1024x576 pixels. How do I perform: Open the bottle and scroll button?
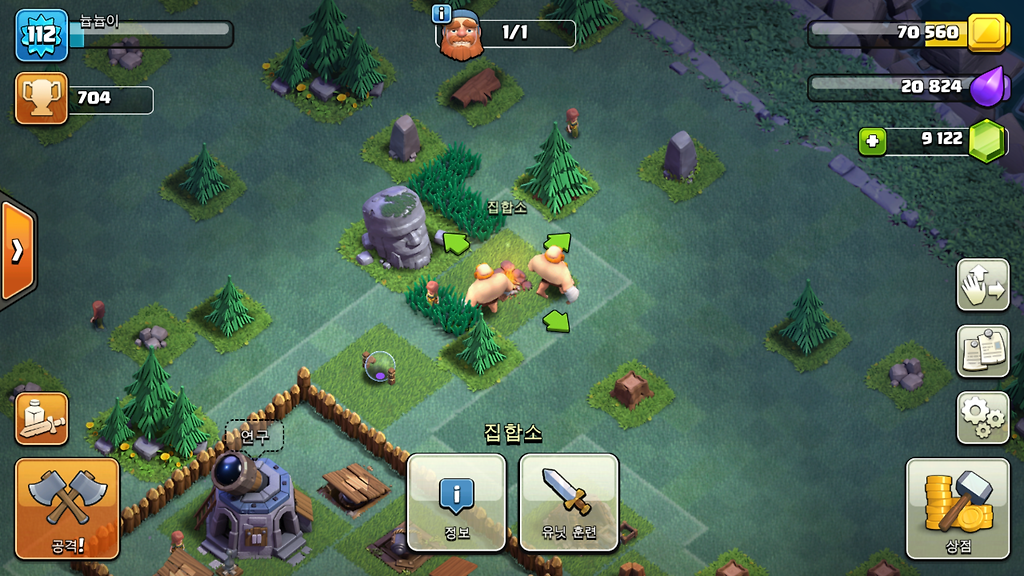pyautogui.click(x=42, y=418)
